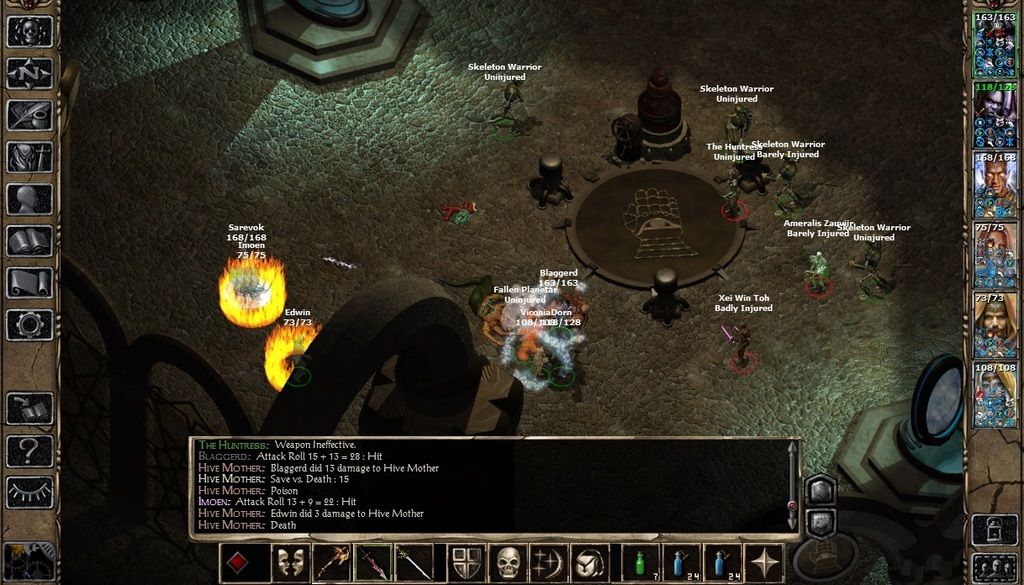Select Blaggerd's portrait showing 163/163
Viewport: 1024px width, 585px height.
(995, 45)
